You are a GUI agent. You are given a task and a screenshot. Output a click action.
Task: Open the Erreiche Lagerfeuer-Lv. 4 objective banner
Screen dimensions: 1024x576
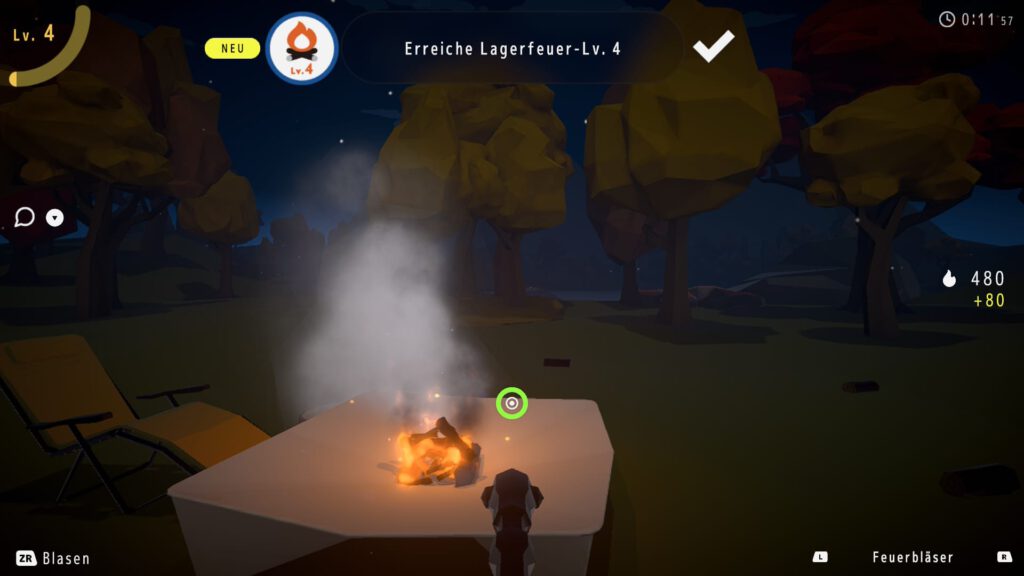coord(512,48)
